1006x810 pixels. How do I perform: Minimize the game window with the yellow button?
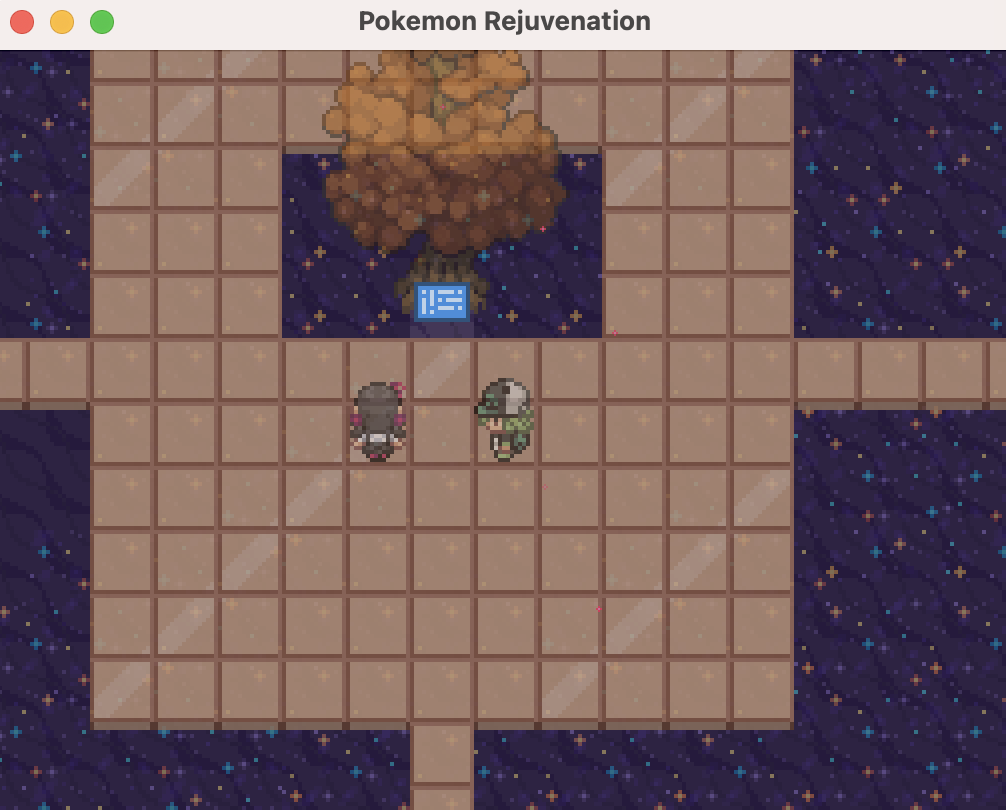(62, 22)
